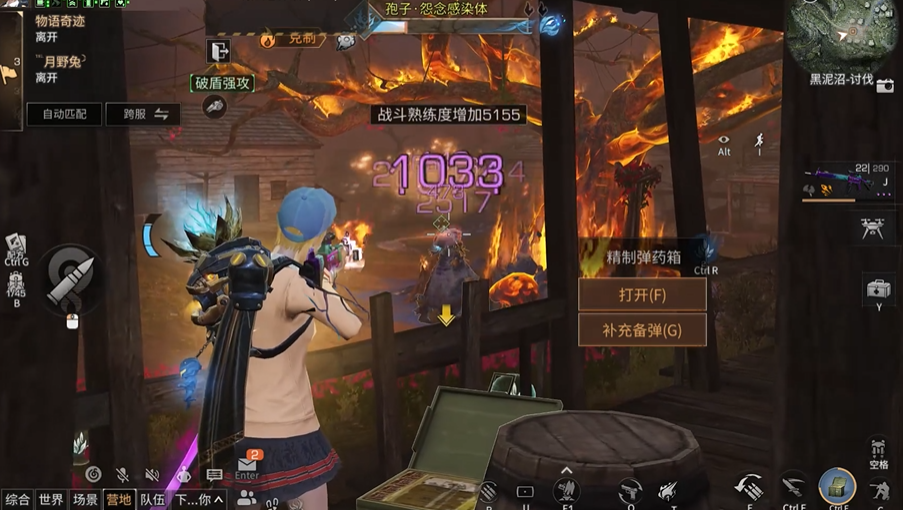Select the 场景 chat tab
This screenshot has width=903, height=510.
point(85,499)
